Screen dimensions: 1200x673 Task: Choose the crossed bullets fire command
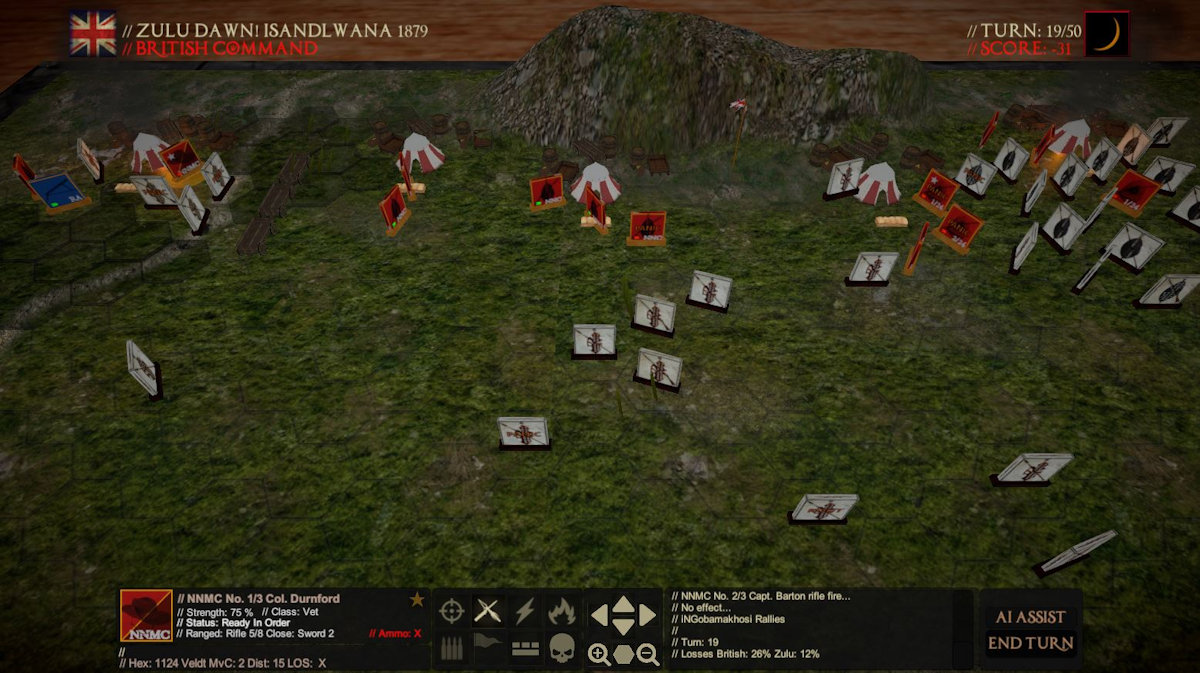[488, 610]
